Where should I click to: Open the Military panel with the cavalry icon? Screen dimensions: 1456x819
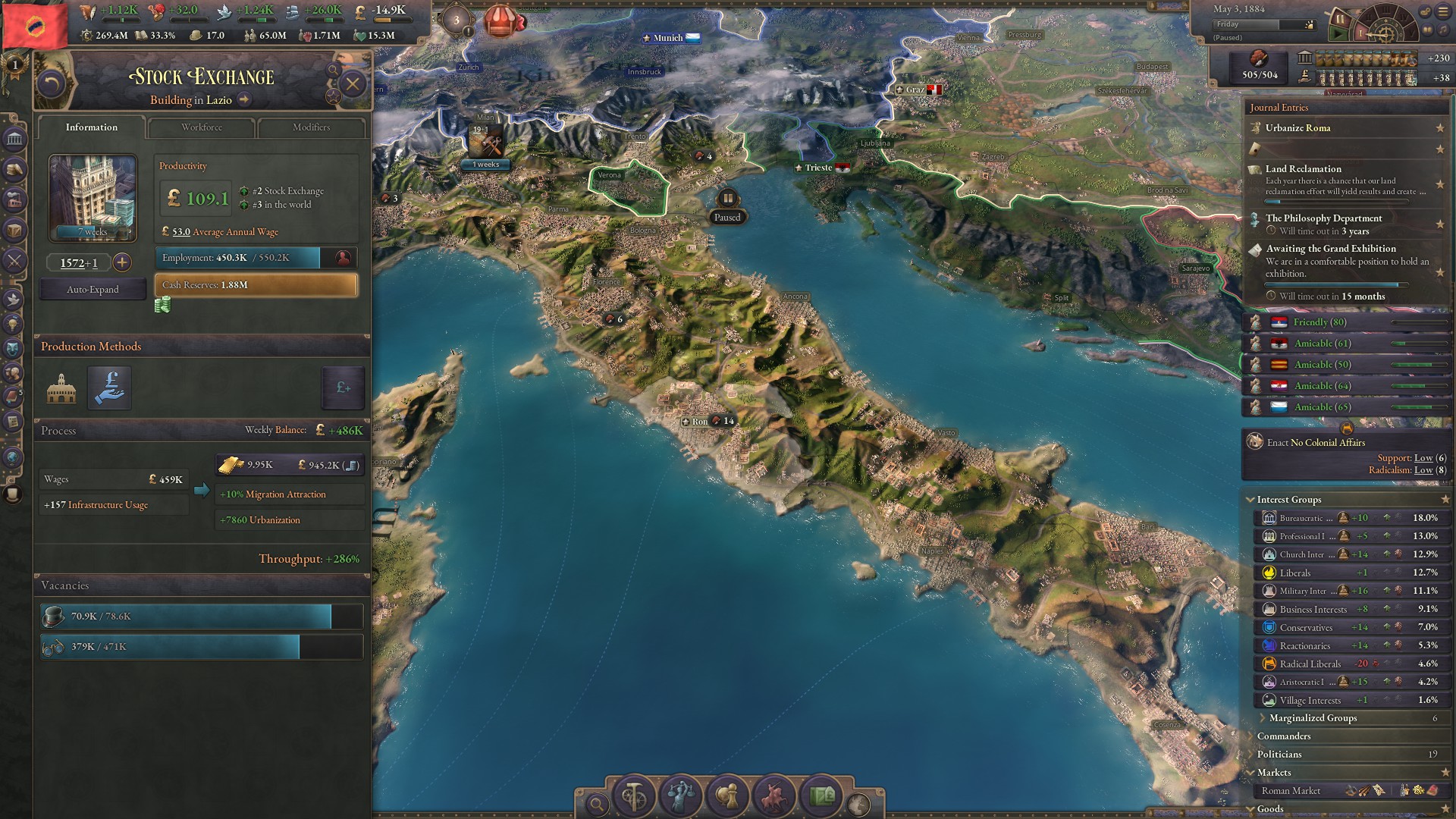(773, 795)
